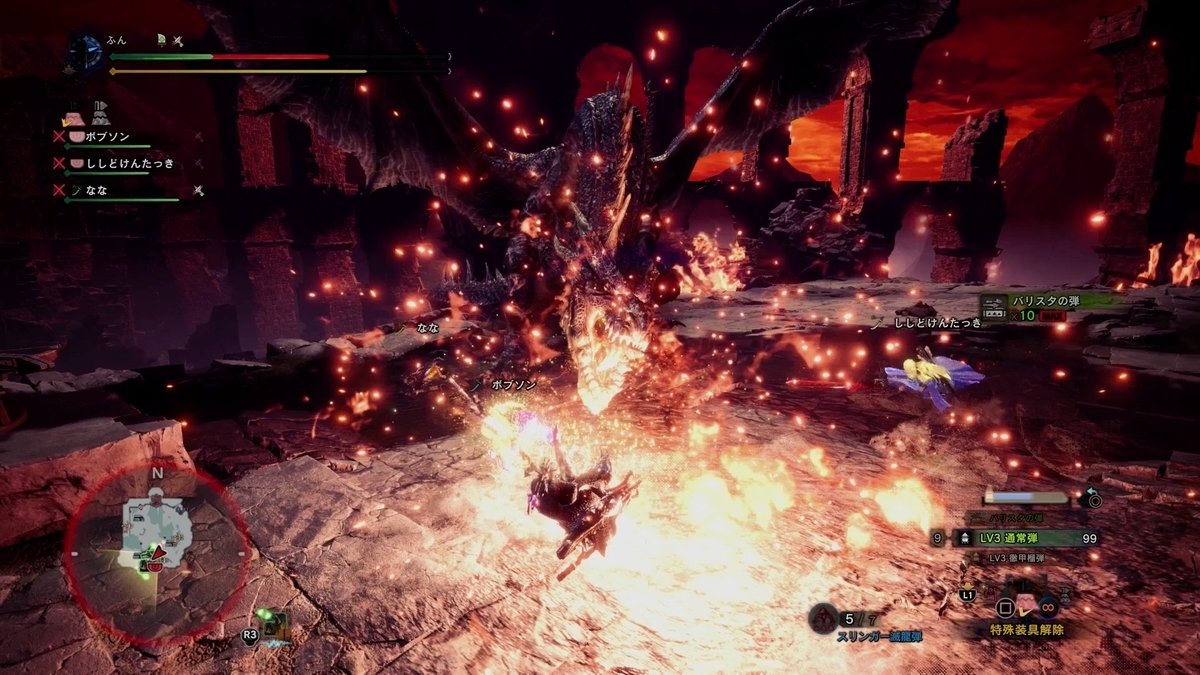Select the pink mantle item in the item bar

(1028, 605)
